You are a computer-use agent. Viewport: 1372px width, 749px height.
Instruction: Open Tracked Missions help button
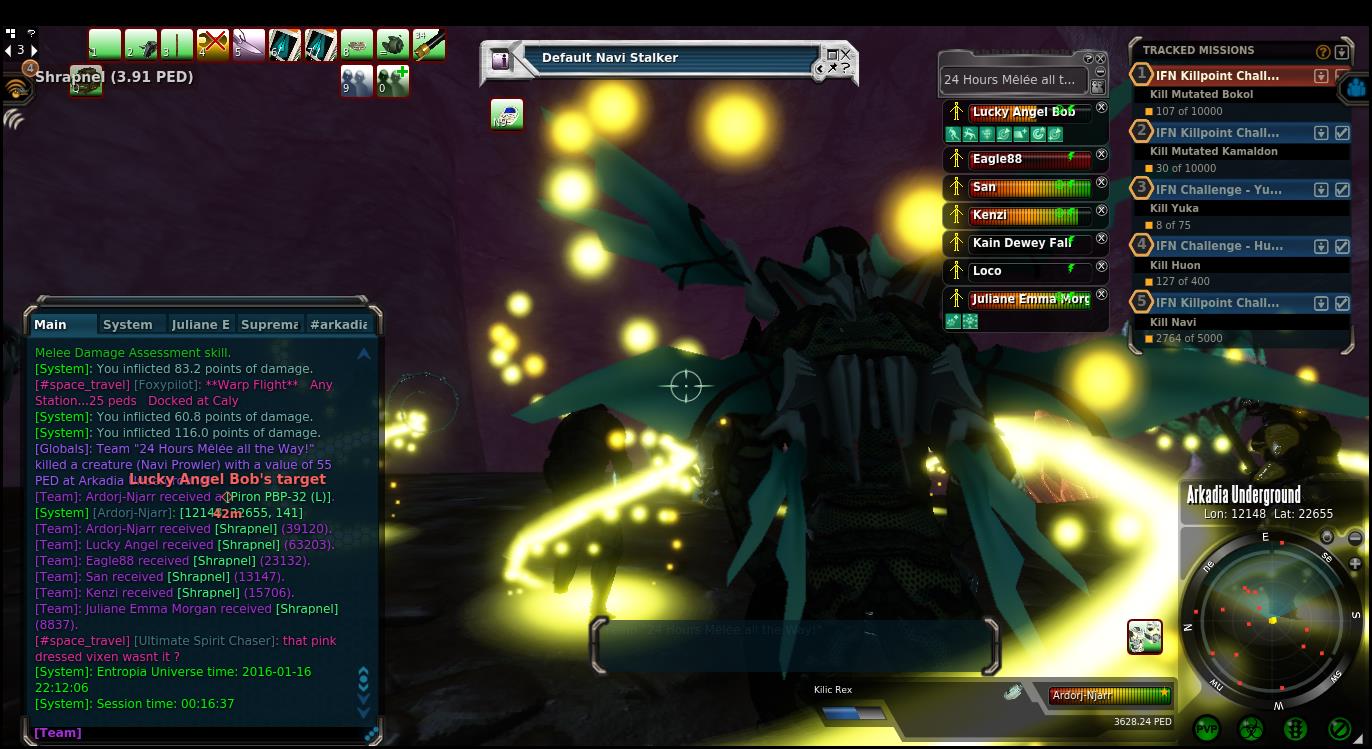pos(1323,51)
